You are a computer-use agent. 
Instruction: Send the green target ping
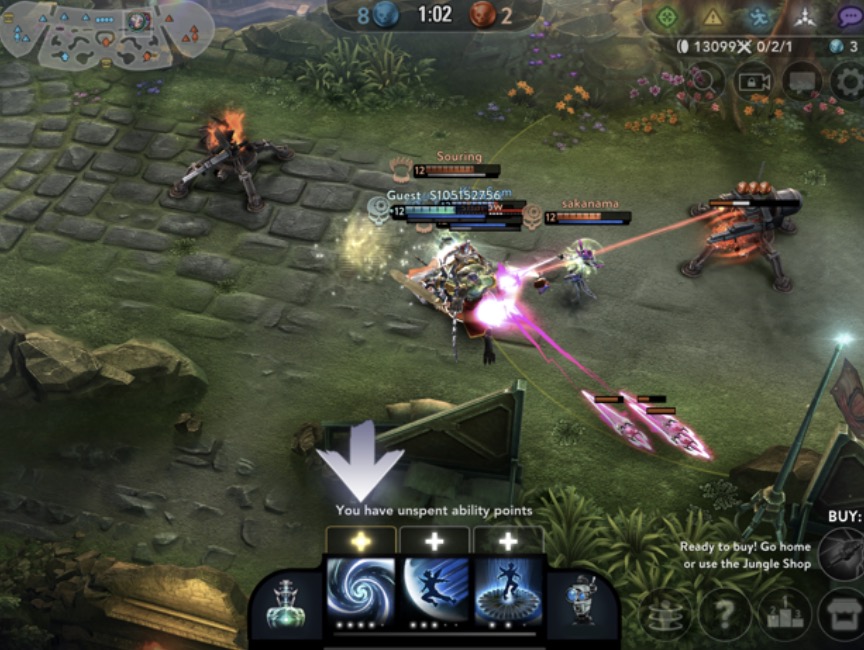(x=666, y=17)
